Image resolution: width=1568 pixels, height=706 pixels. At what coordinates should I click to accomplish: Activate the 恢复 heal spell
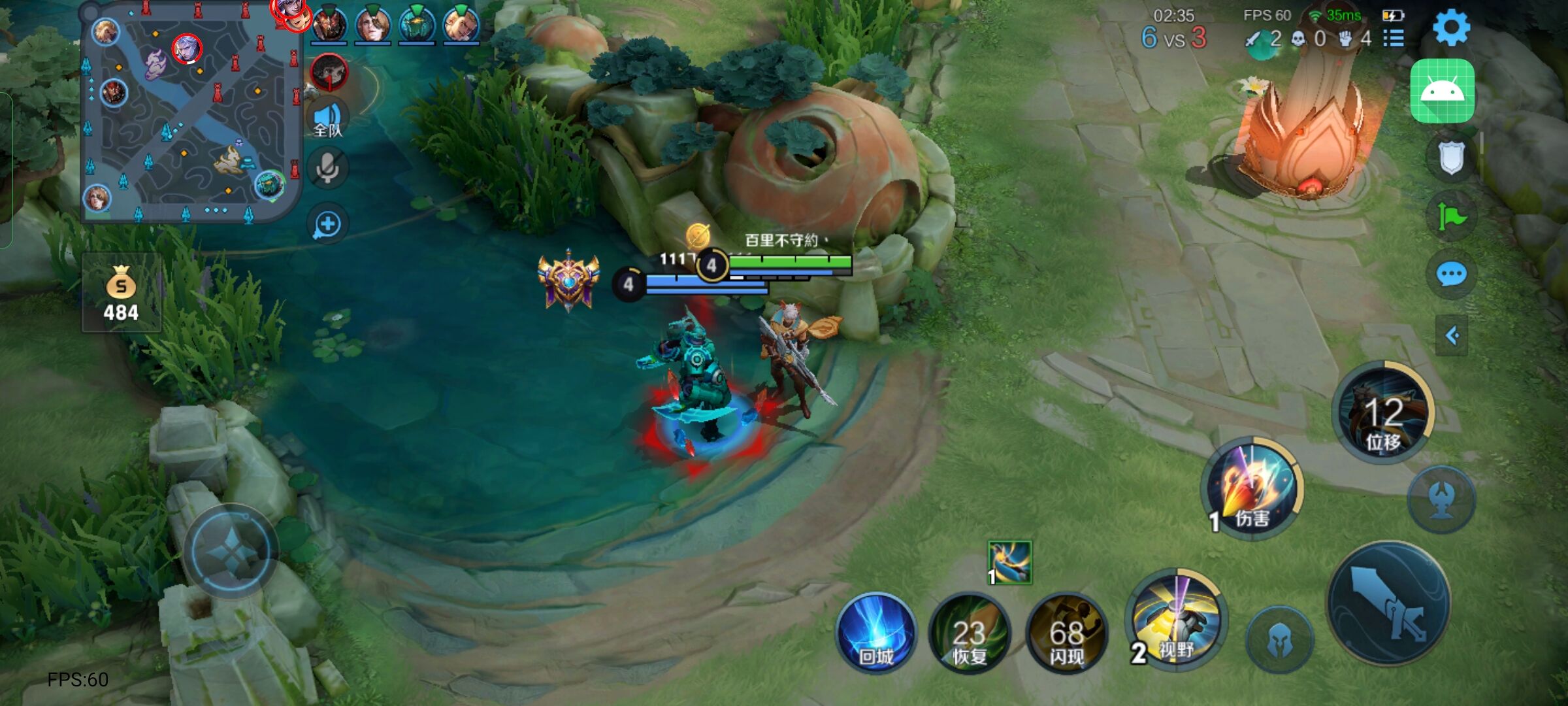[970, 633]
